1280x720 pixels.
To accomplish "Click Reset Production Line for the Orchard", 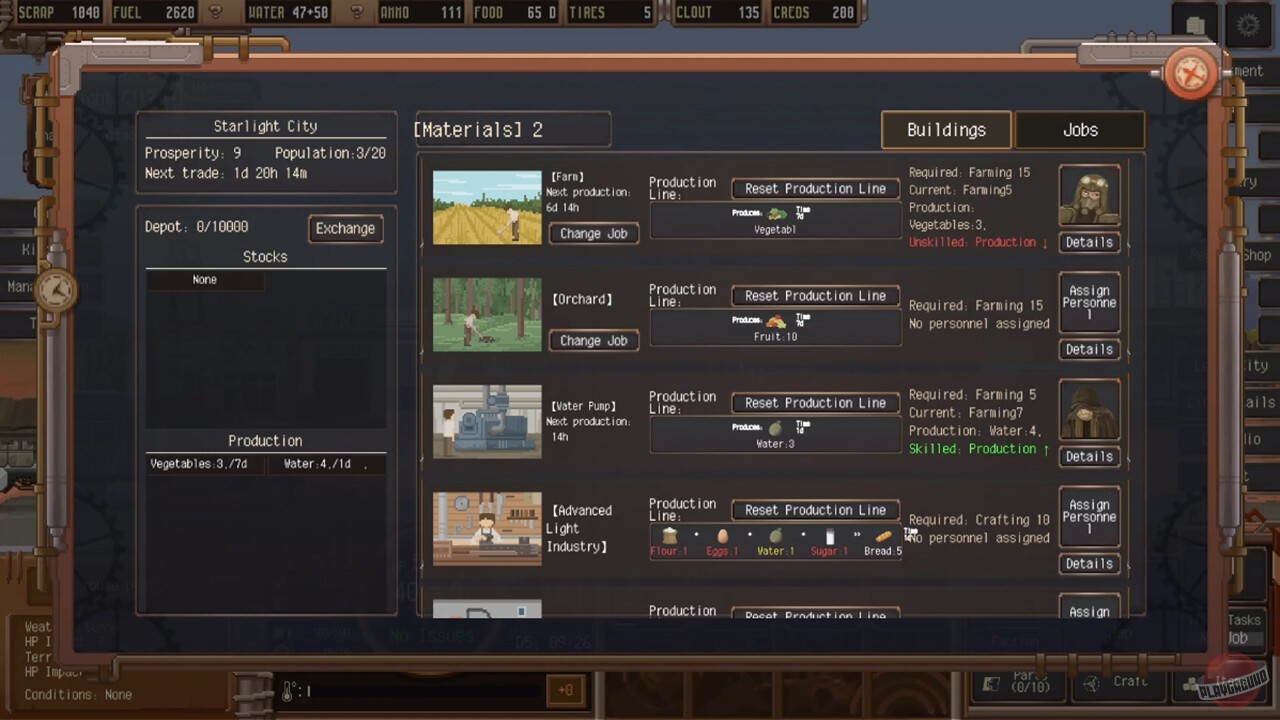I will coord(815,295).
